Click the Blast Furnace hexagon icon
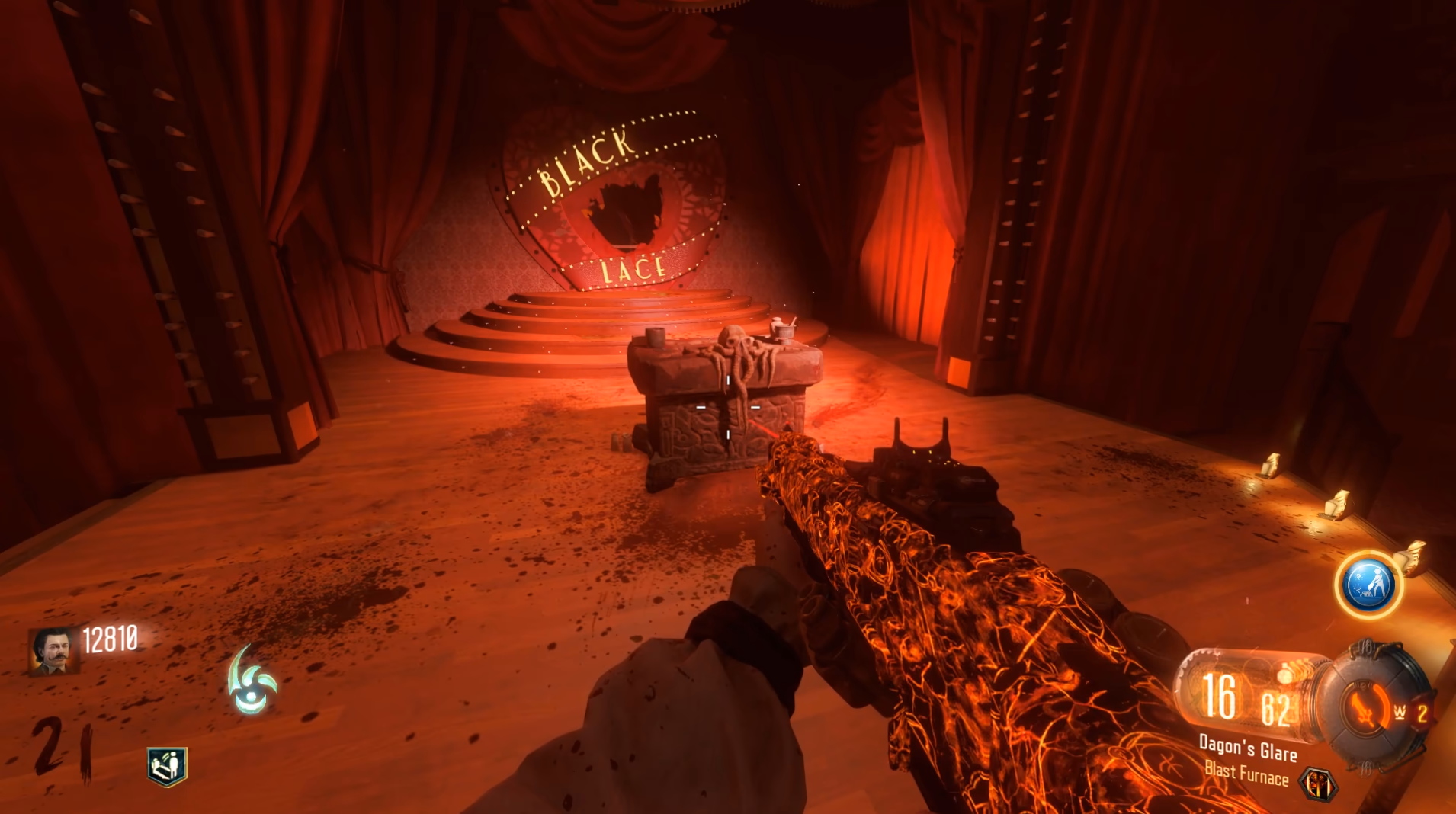 click(x=1318, y=784)
